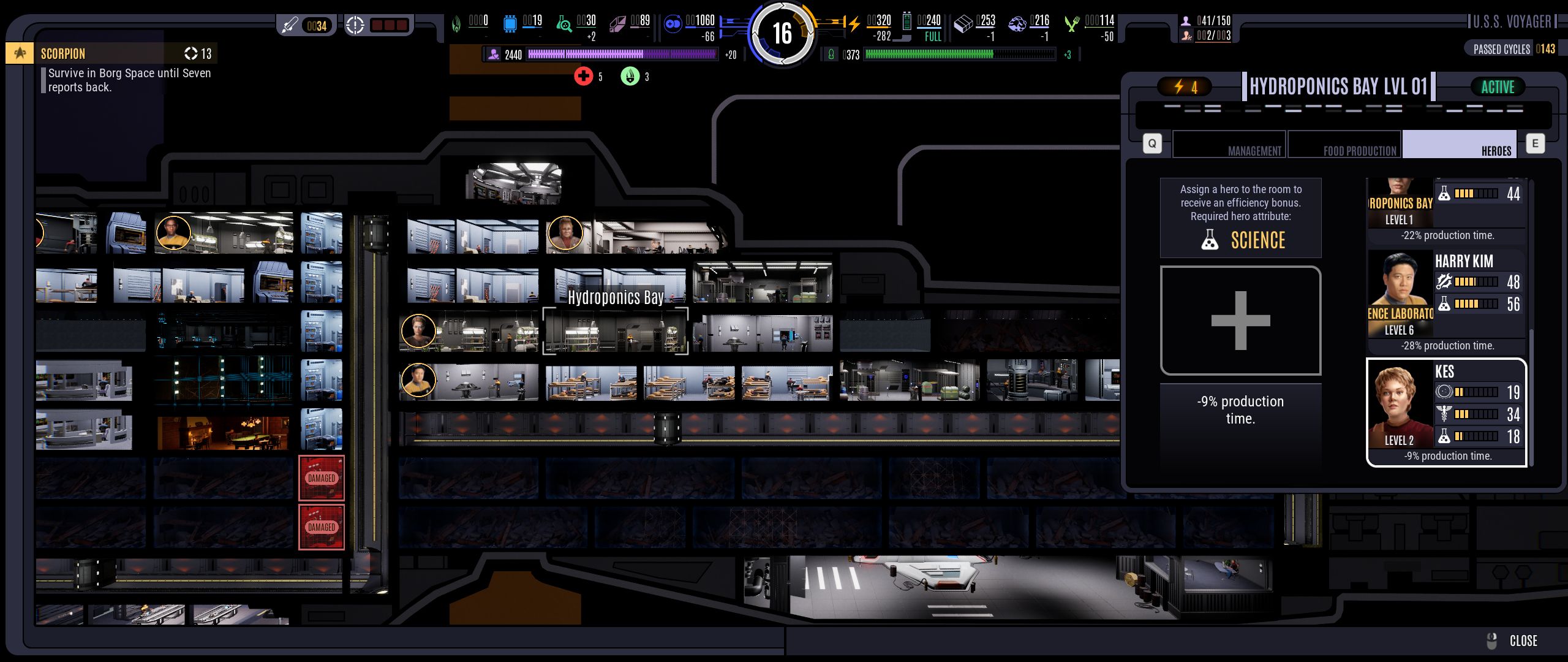Image resolution: width=1568 pixels, height=662 pixels.
Task: Click the energy lightning resource icon
Action: tap(854, 25)
